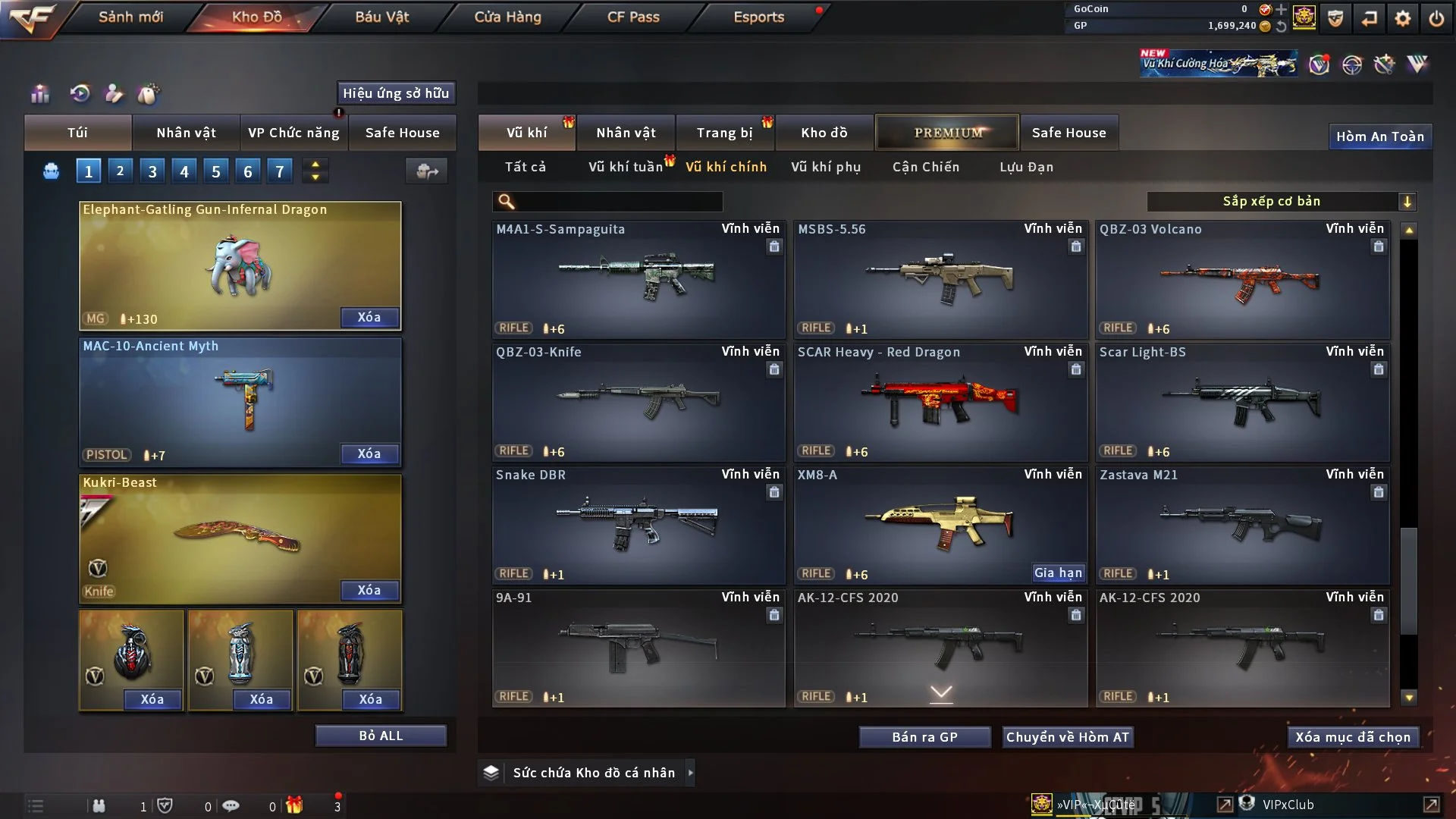Expand Sức chứa Kho đồ cá nhân
The width and height of the screenshot is (1456, 819).
click(690, 773)
